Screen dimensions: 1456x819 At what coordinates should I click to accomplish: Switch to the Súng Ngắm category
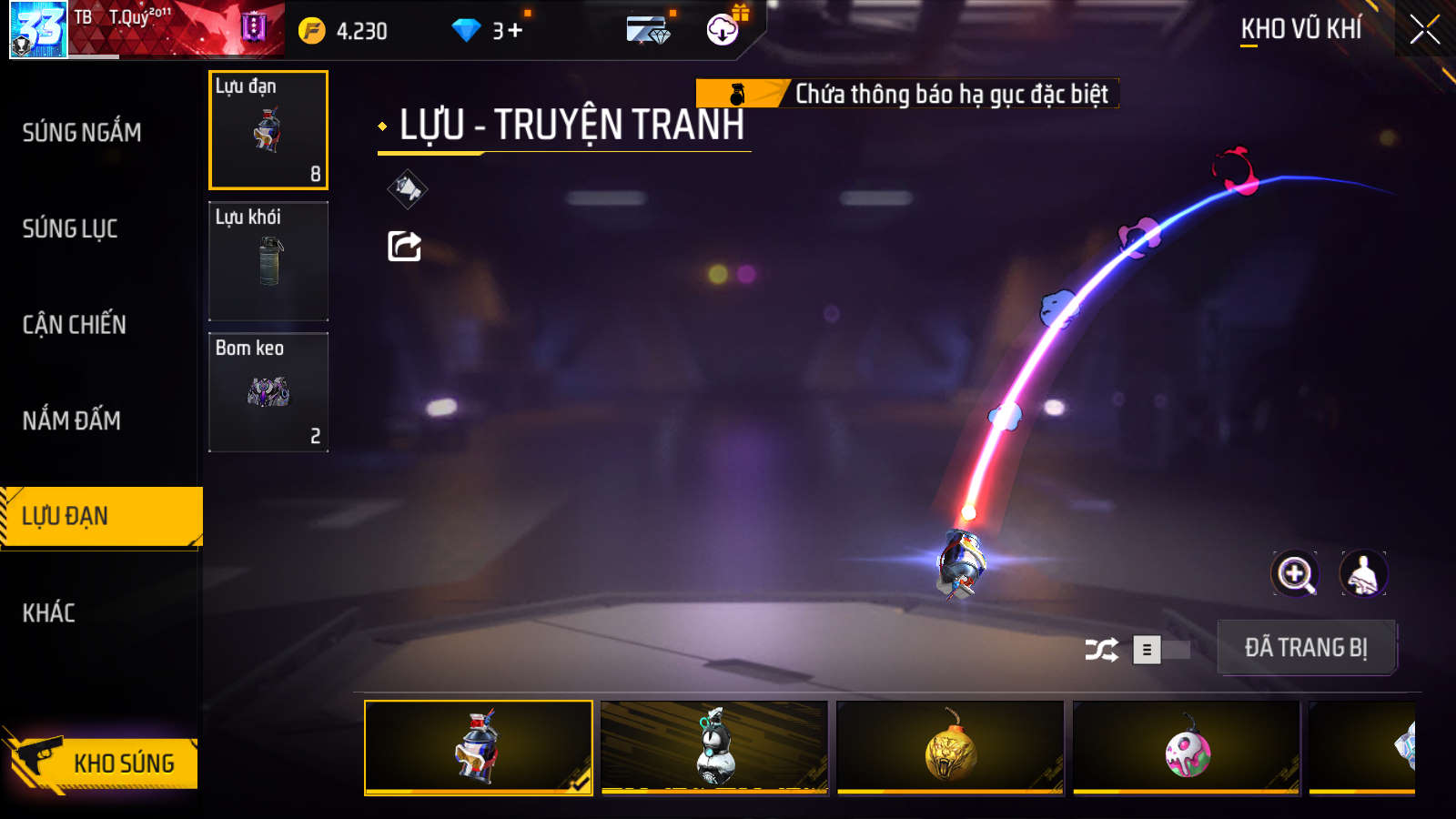82,133
